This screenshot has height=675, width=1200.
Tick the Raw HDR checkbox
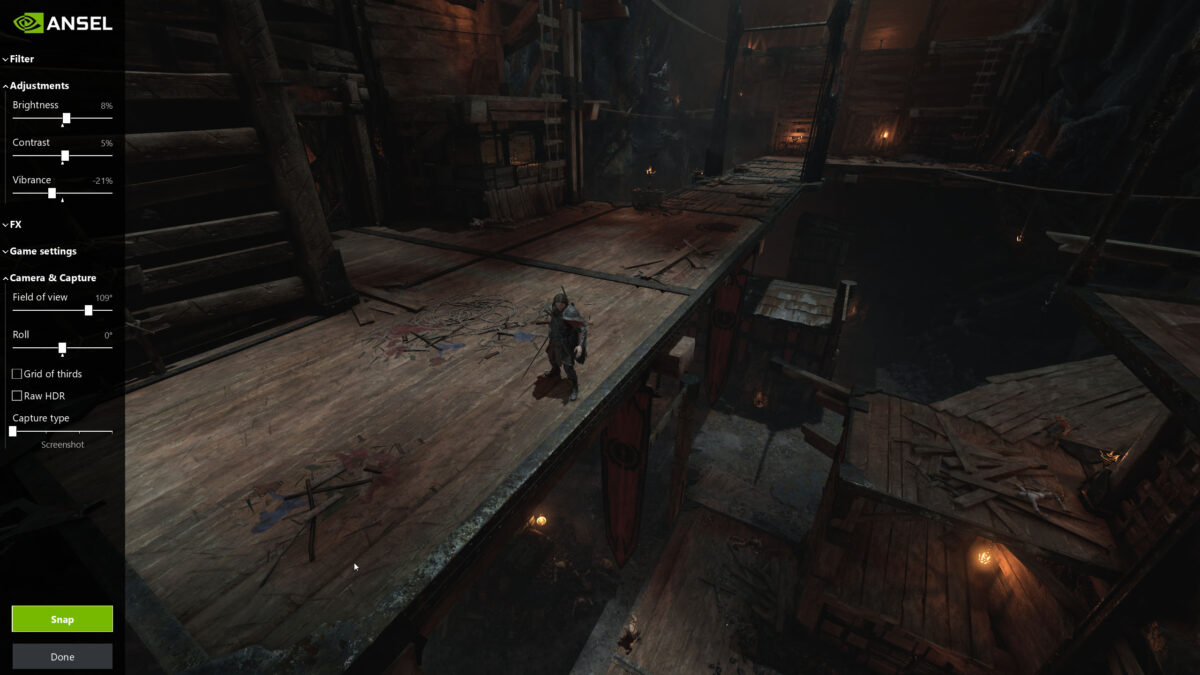[17, 396]
